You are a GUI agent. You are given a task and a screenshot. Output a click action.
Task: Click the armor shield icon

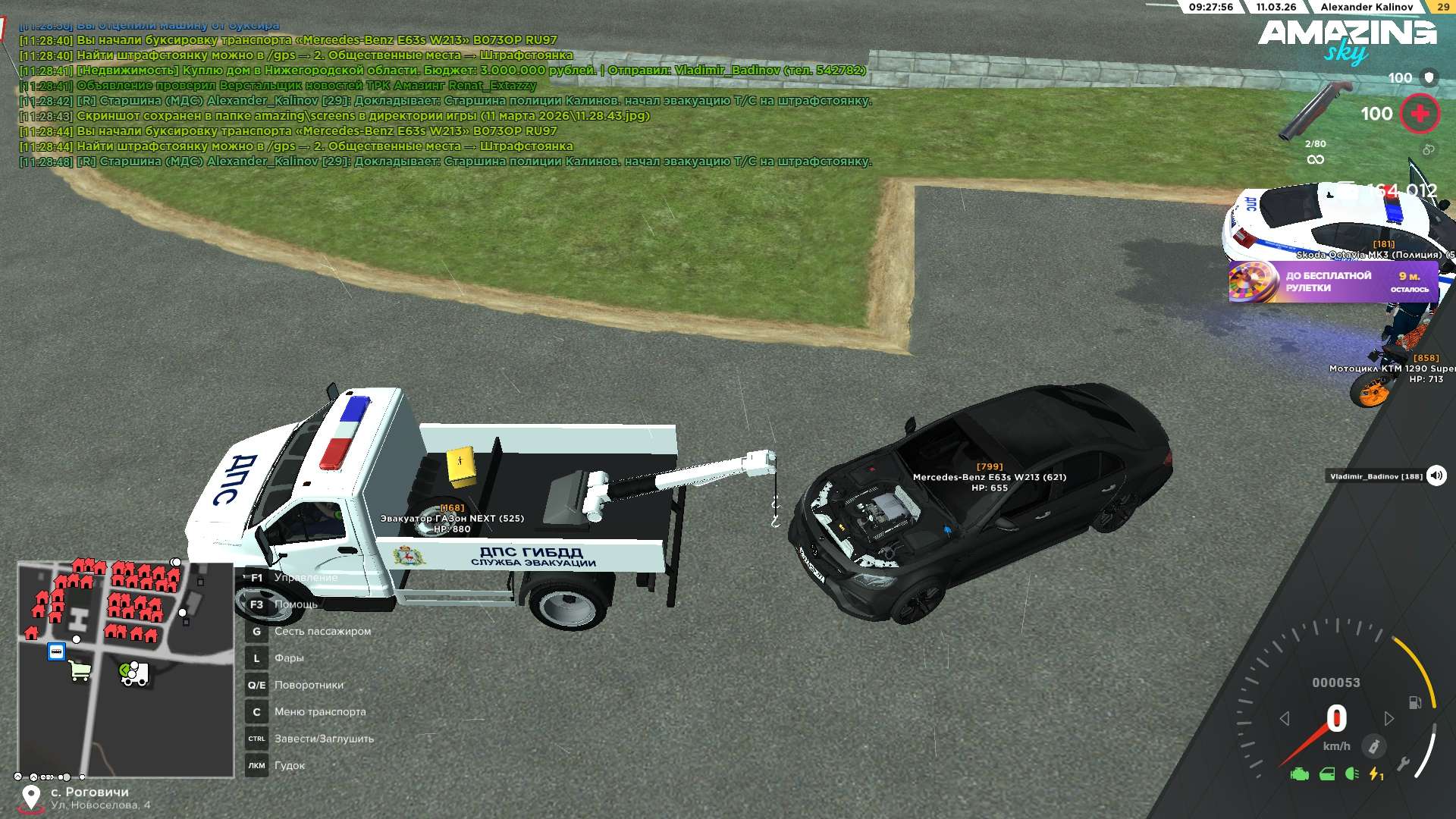[x=1429, y=77]
